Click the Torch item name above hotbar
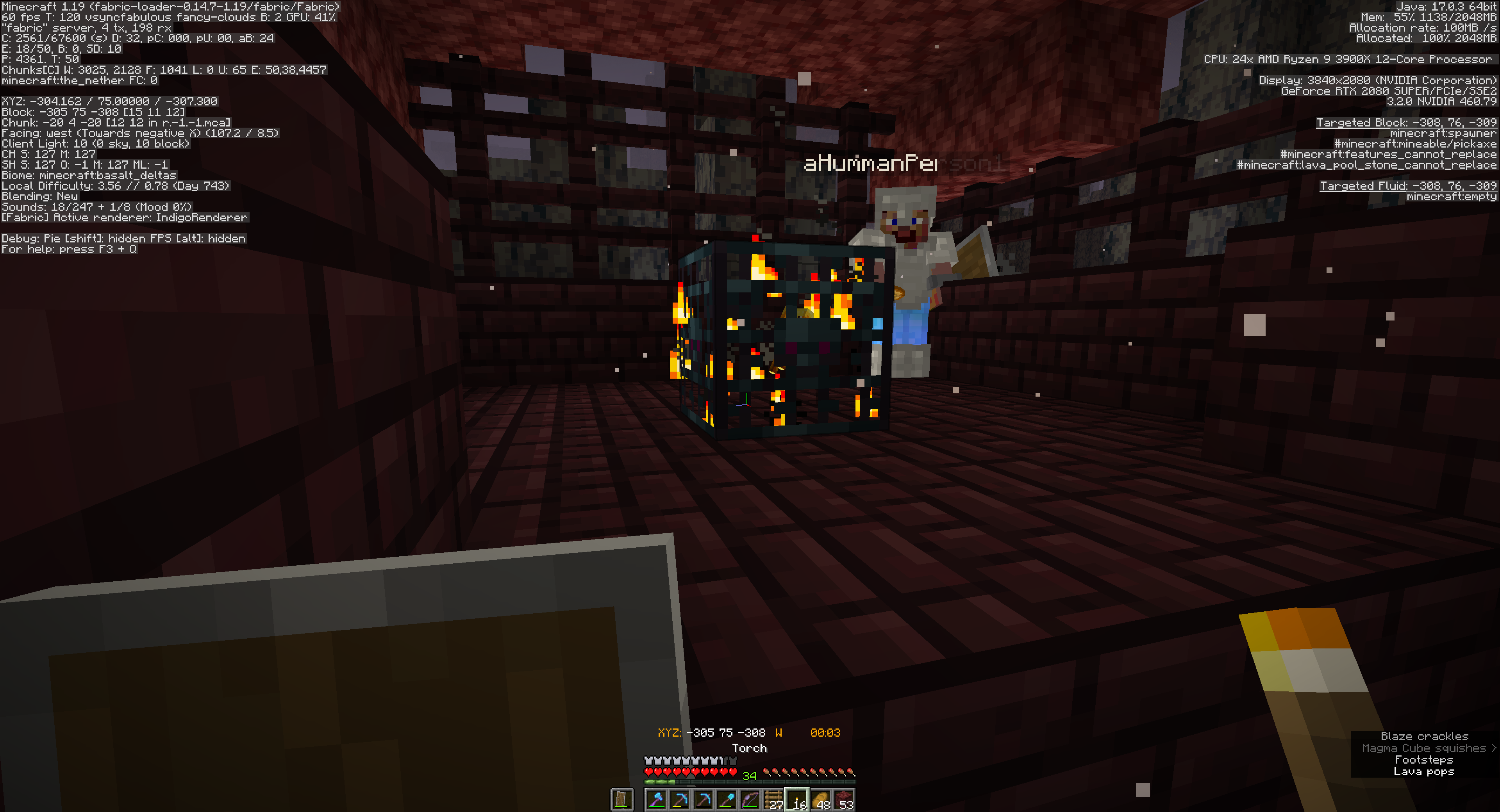The image size is (1500, 812). click(x=750, y=748)
